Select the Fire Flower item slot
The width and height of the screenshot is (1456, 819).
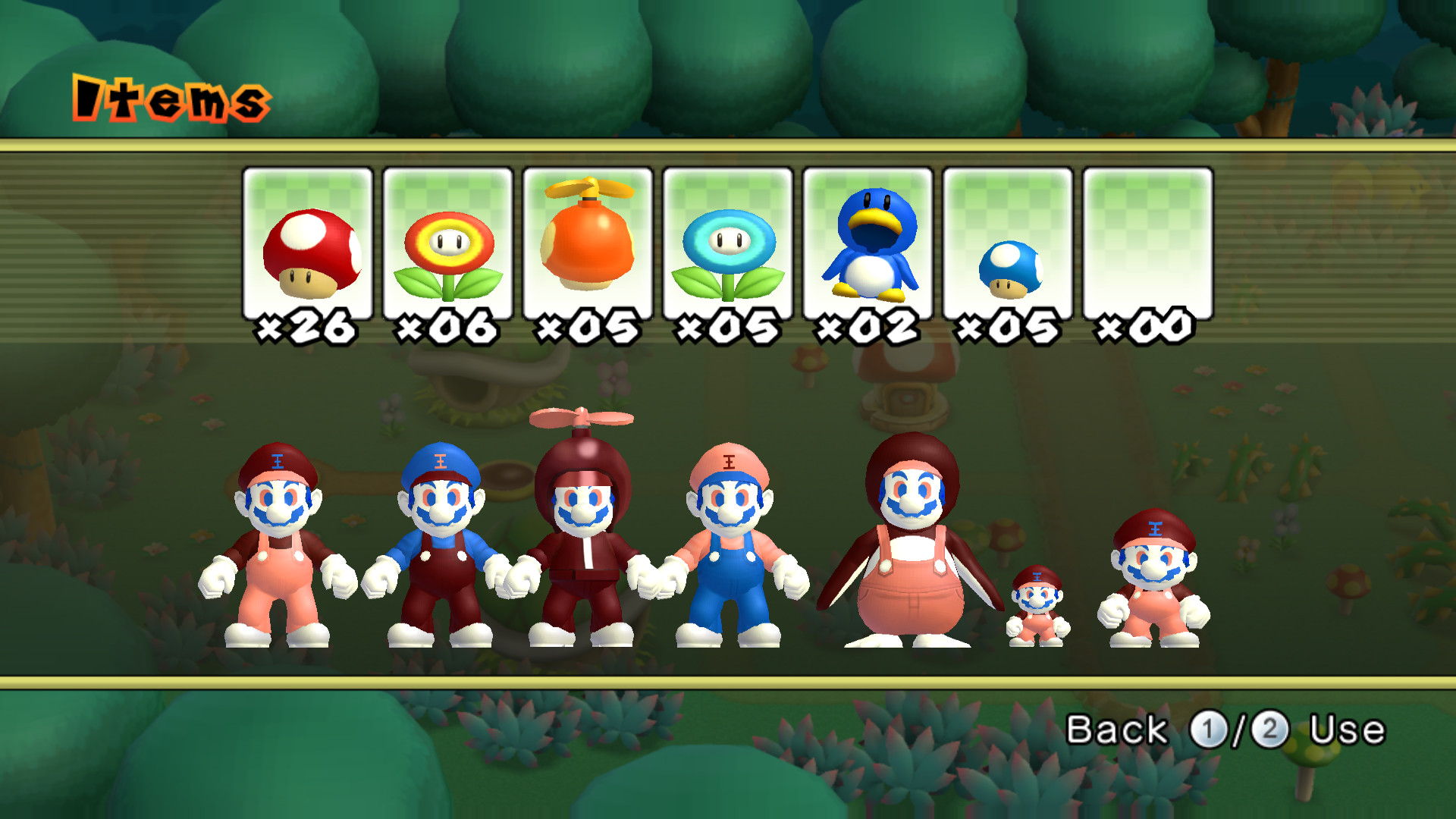pos(449,243)
